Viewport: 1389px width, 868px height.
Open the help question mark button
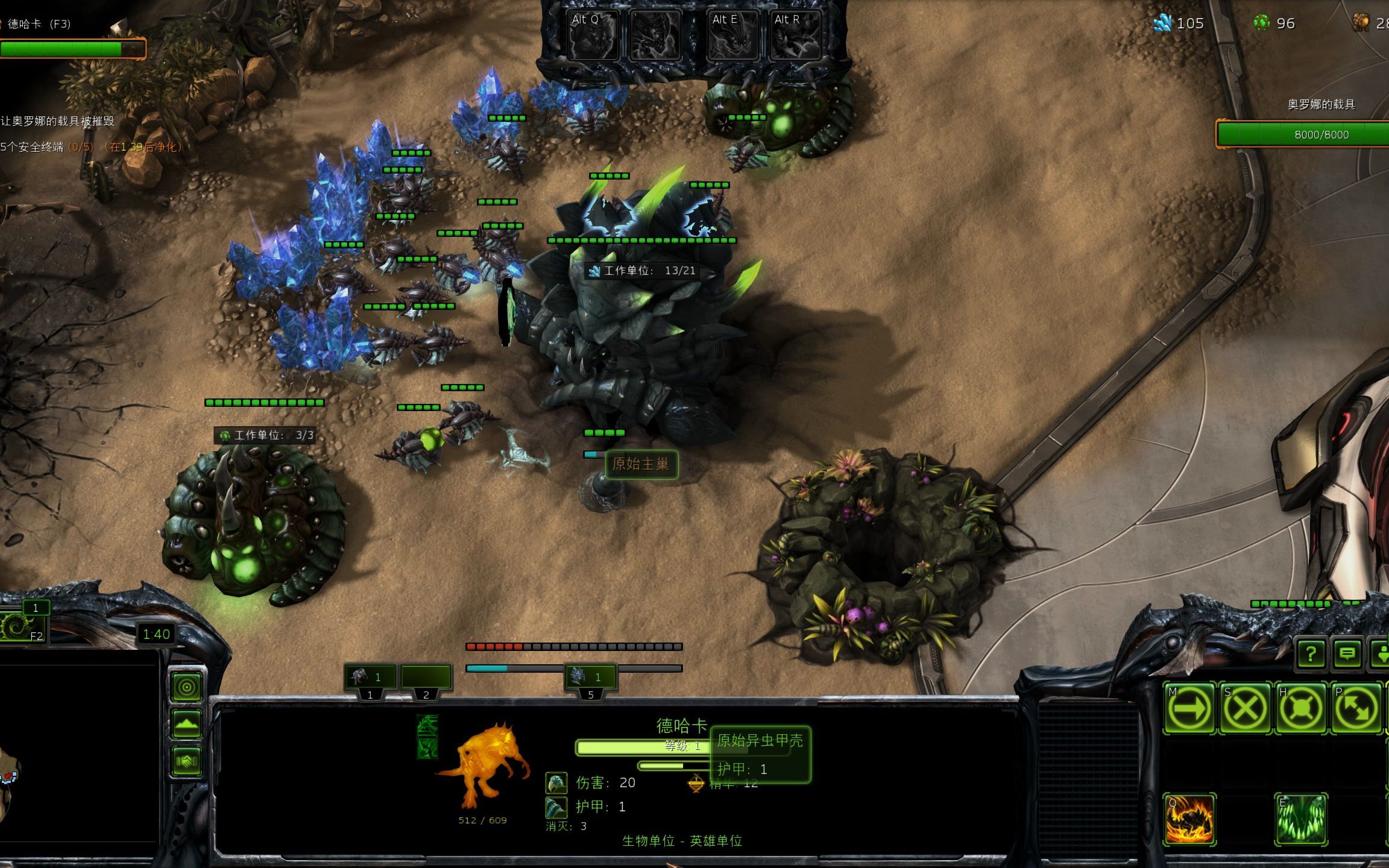coord(1311,653)
